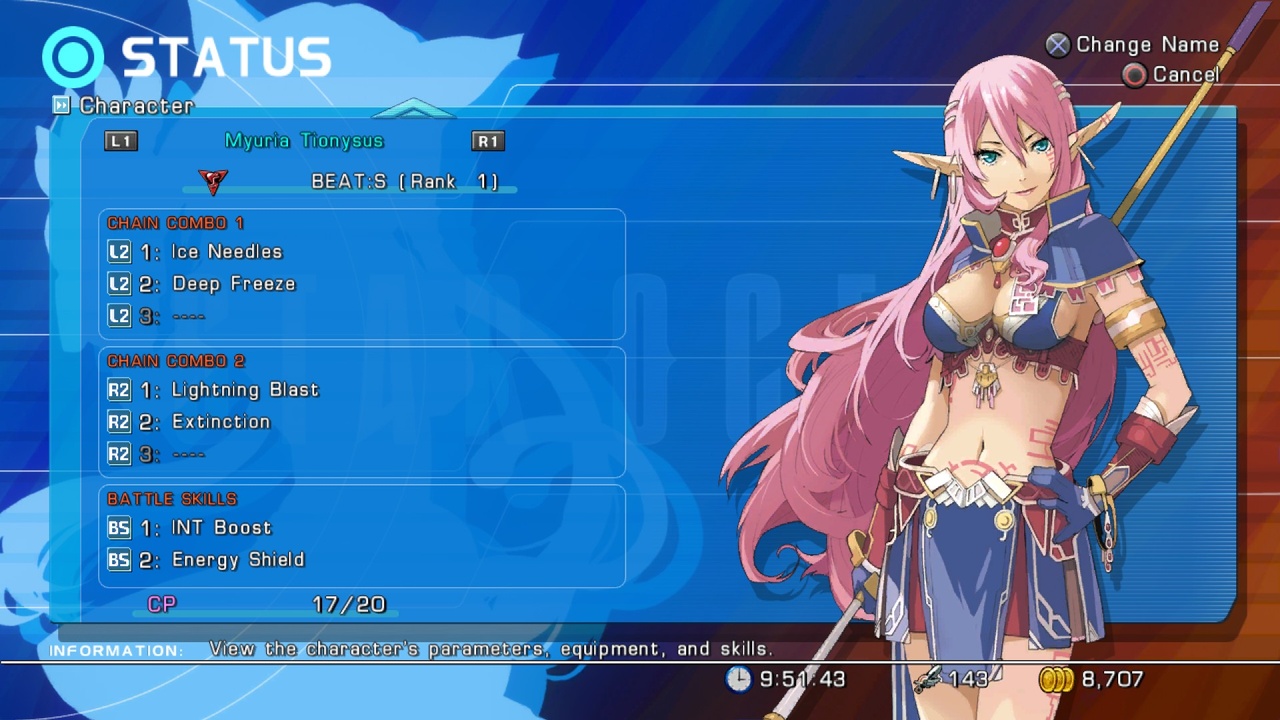
Task: Select the R1 shoulder button icon
Action: (x=487, y=141)
